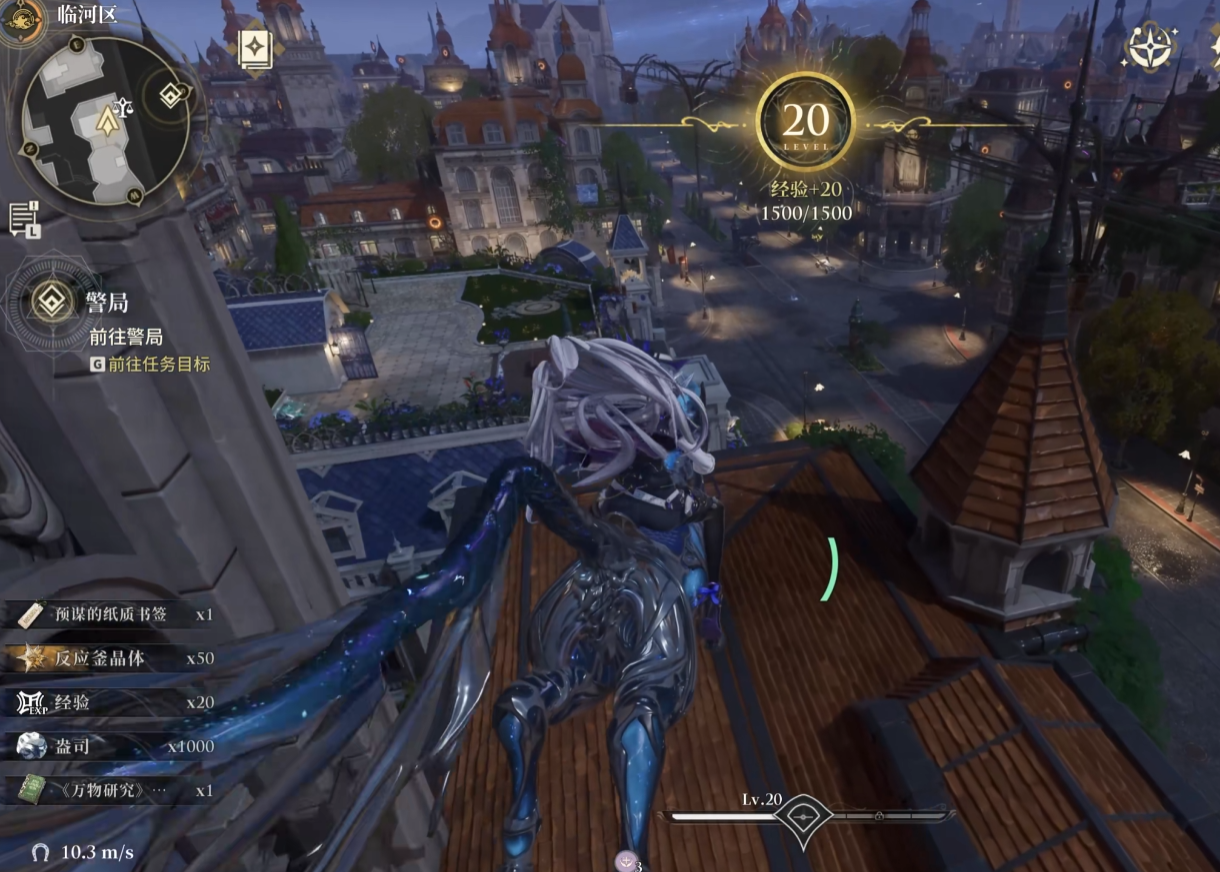Click the scales marker on the minimap
Screen dimensions: 1220x872
pyautogui.click(x=125, y=106)
